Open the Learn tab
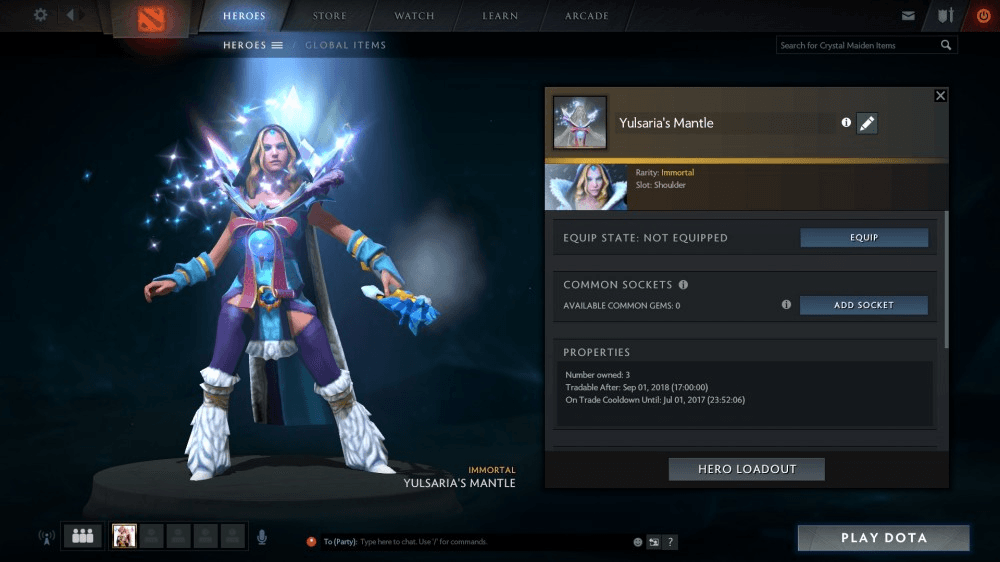Image resolution: width=1000 pixels, height=562 pixels. click(x=500, y=16)
